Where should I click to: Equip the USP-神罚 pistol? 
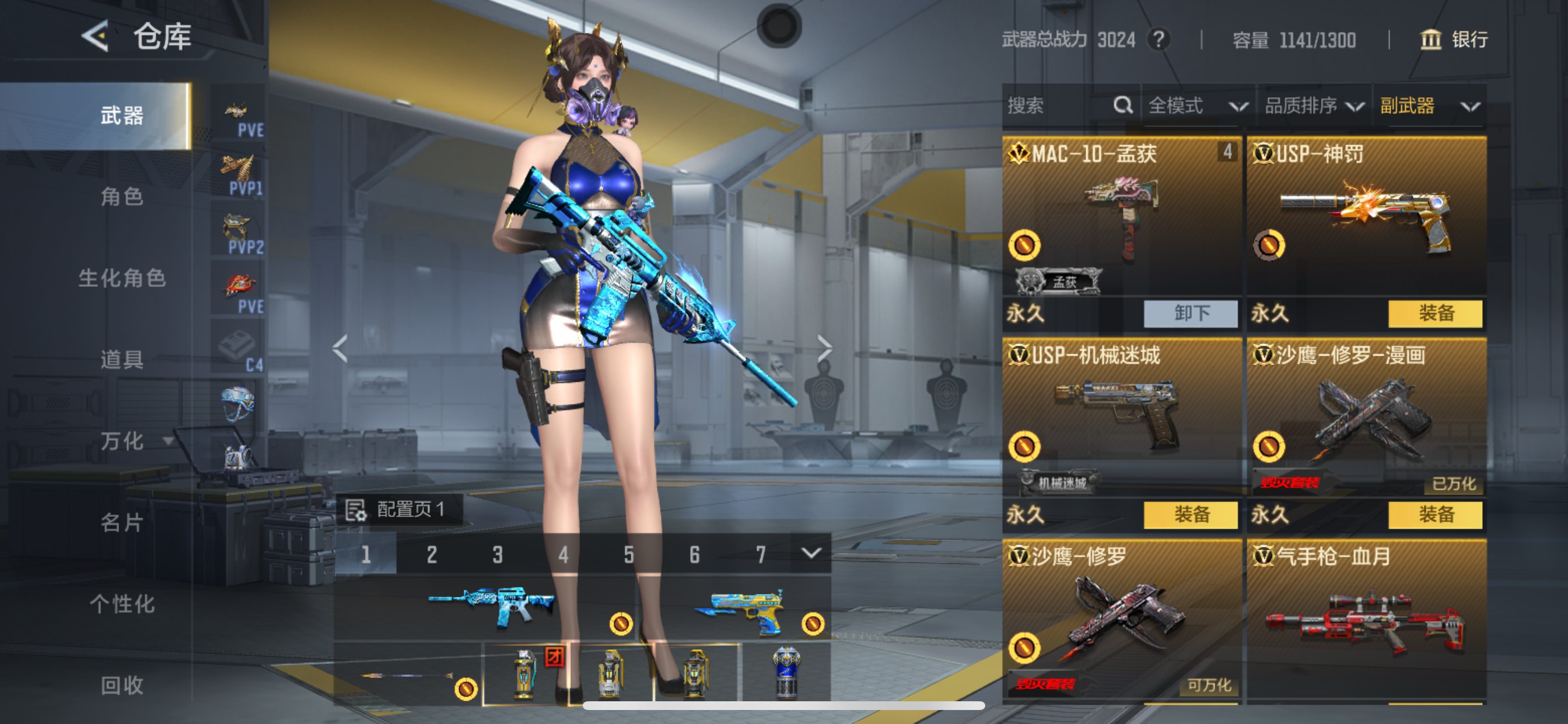click(x=1436, y=314)
